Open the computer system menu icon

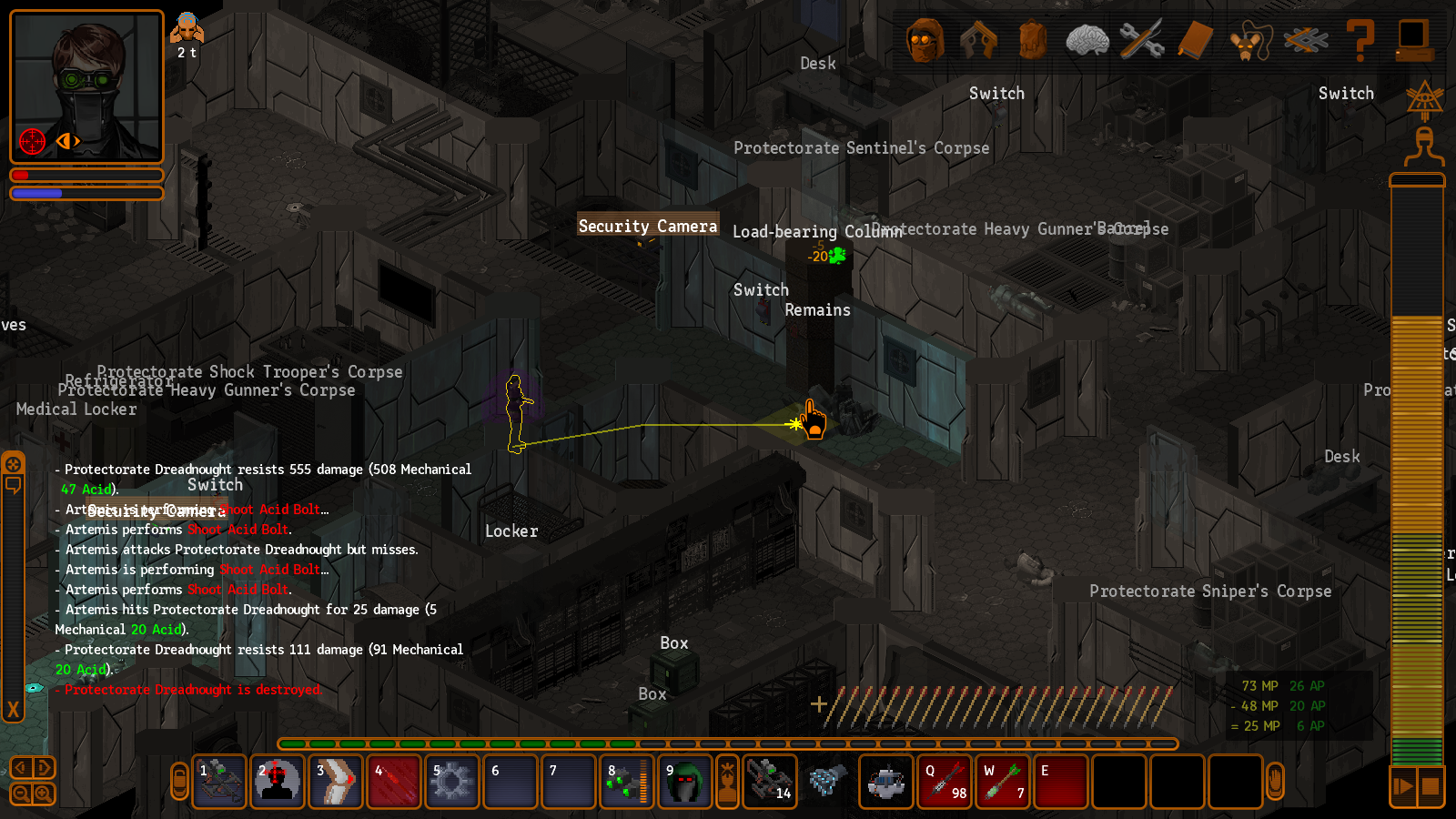(1413, 40)
